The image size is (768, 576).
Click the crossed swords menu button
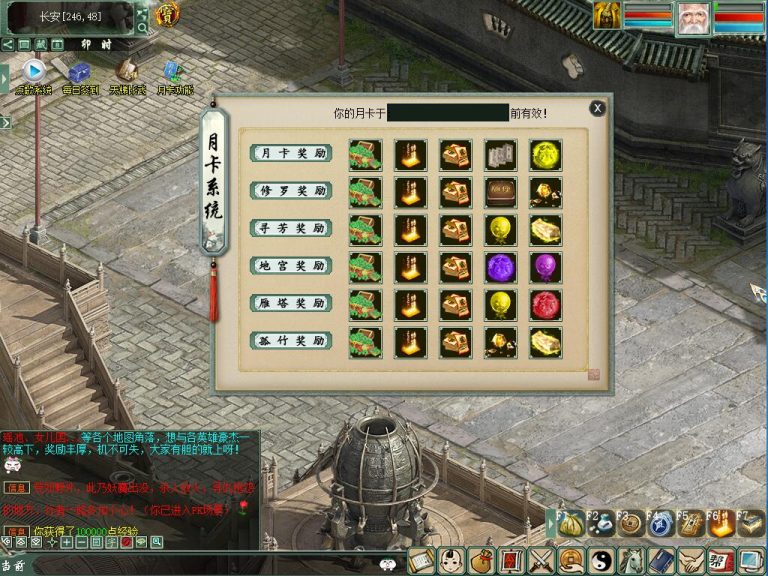541,561
